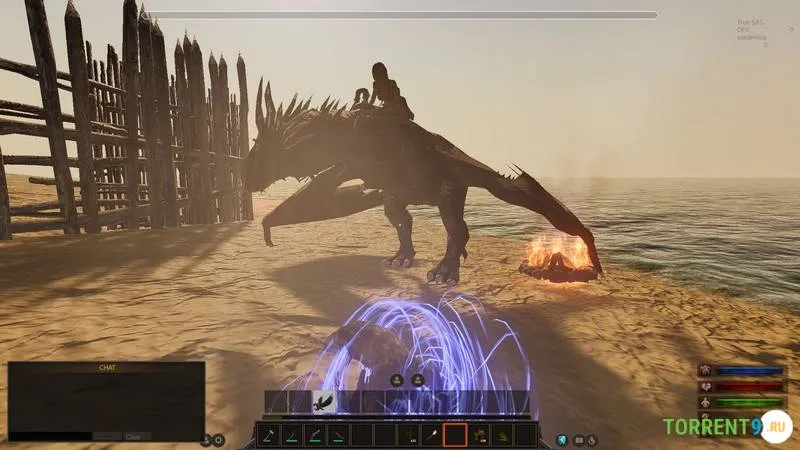Click the flame icon right of the hotbar

click(x=591, y=439)
